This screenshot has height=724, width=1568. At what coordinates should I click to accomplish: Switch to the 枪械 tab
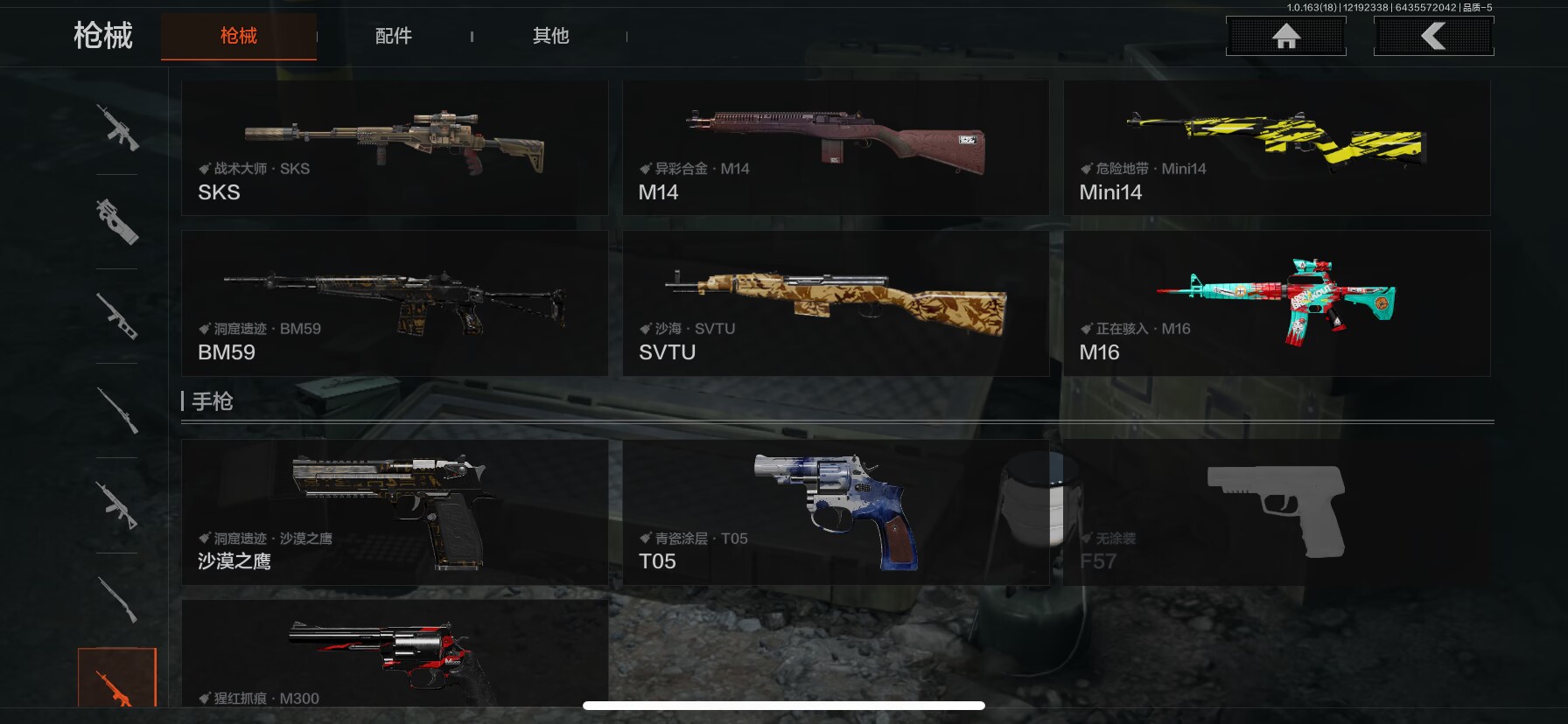(x=238, y=36)
